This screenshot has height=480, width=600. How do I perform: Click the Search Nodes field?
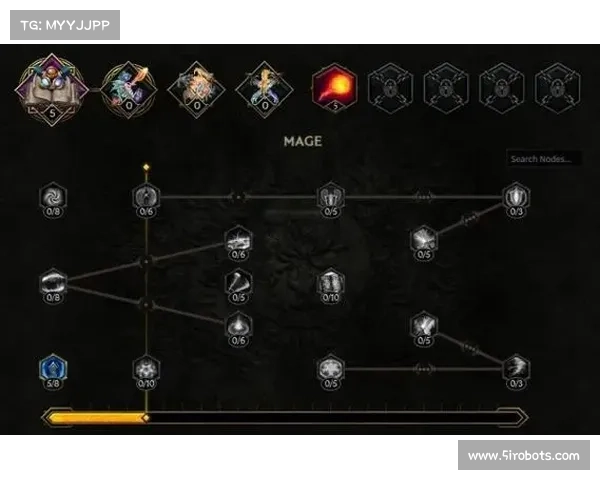point(543,159)
